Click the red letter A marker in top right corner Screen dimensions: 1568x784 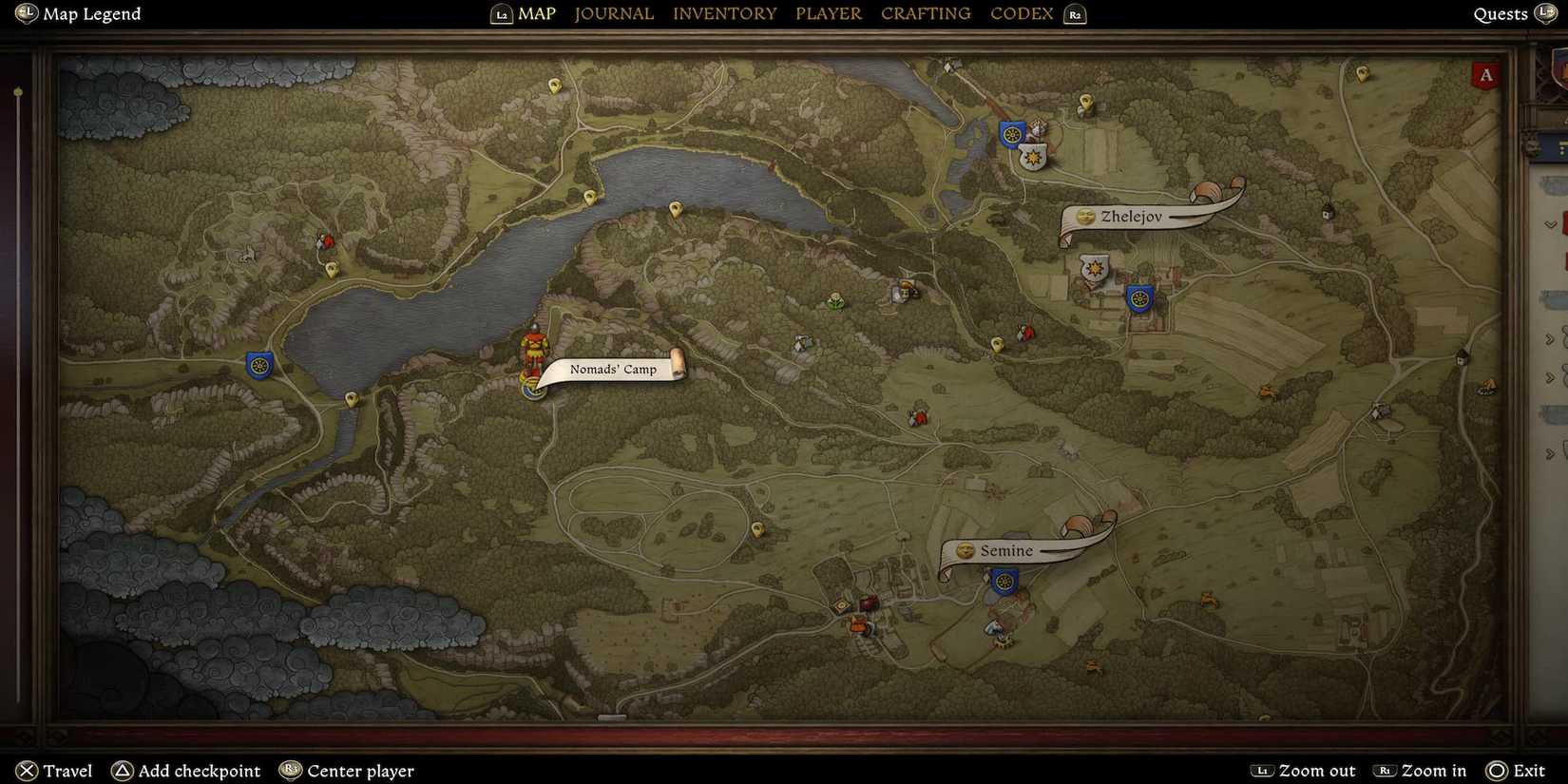point(1486,74)
